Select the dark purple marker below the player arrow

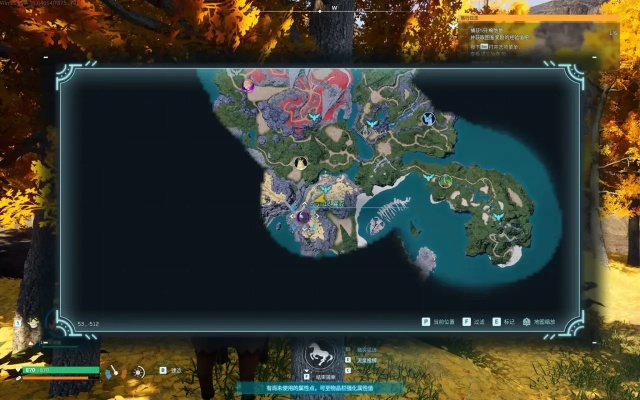click(303, 216)
